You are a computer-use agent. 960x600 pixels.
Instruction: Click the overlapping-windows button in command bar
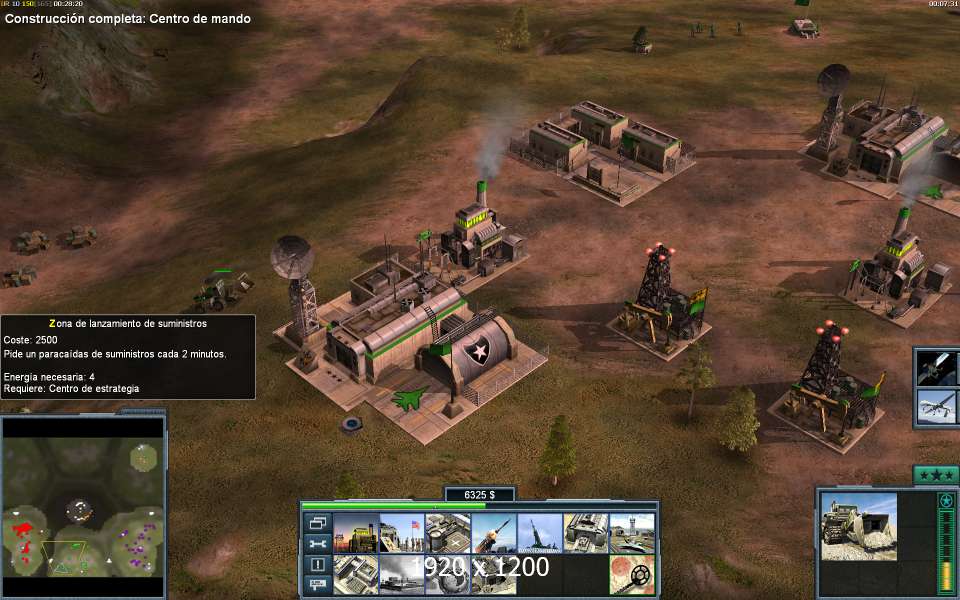pyautogui.click(x=318, y=523)
